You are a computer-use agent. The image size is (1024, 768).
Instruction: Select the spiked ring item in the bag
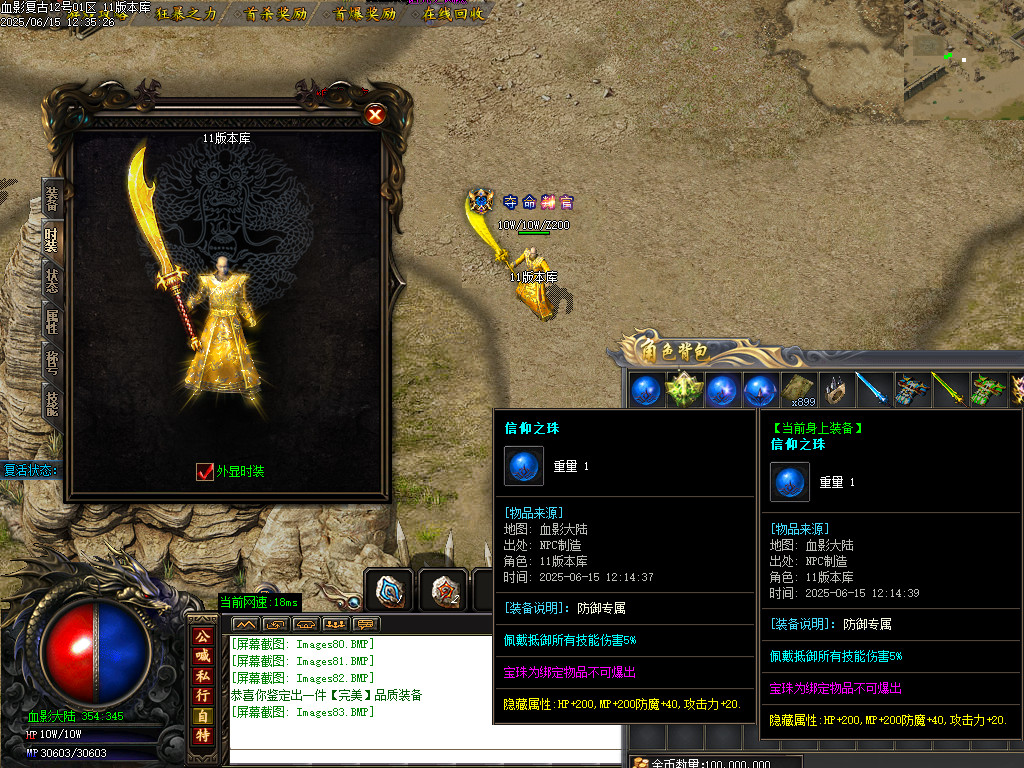pyautogui.click(x=835, y=390)
